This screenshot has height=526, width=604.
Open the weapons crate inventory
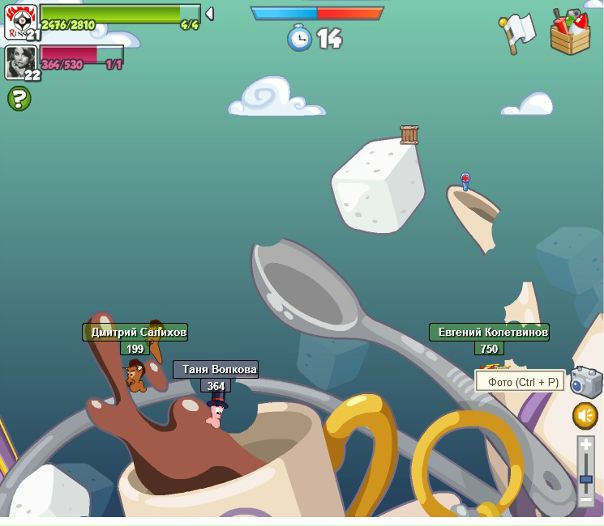(570, 31)
